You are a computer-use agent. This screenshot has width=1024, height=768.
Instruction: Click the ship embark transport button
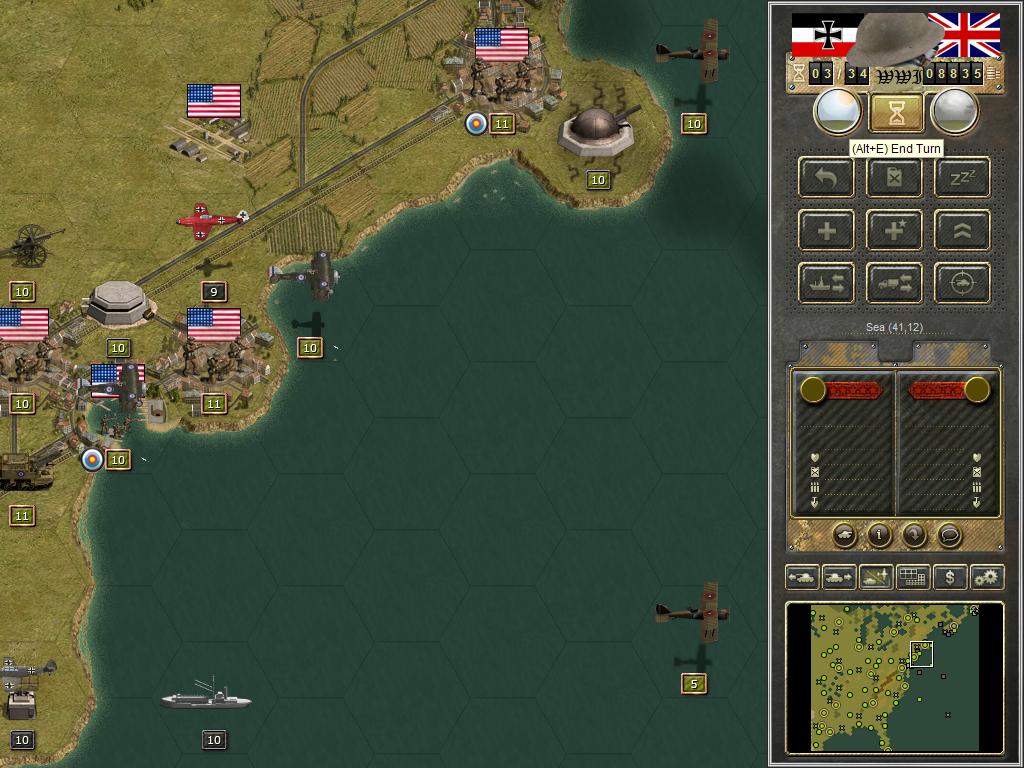pyautogui.click(x=826, y=283)
